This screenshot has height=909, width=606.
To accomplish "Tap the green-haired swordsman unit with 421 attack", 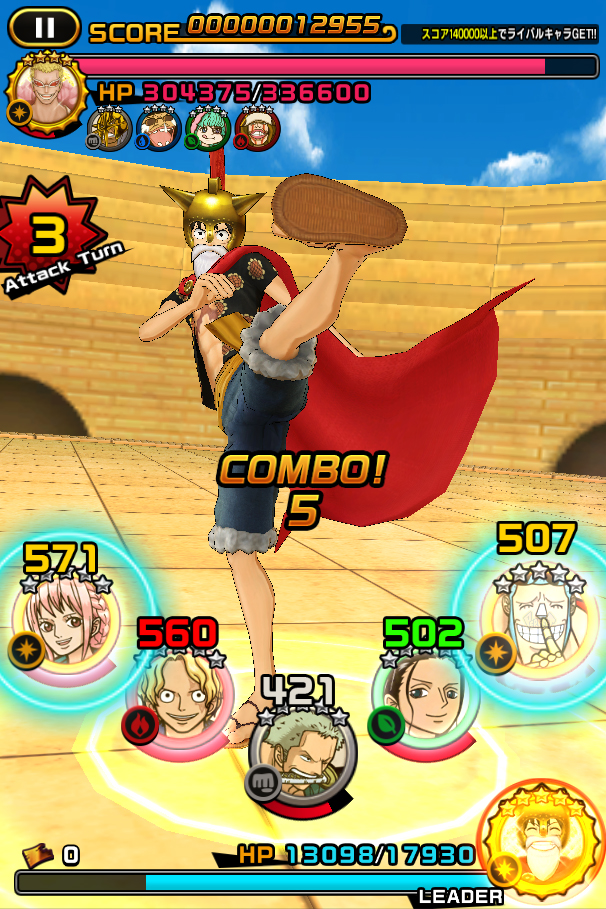I will [x=302, y=749].
